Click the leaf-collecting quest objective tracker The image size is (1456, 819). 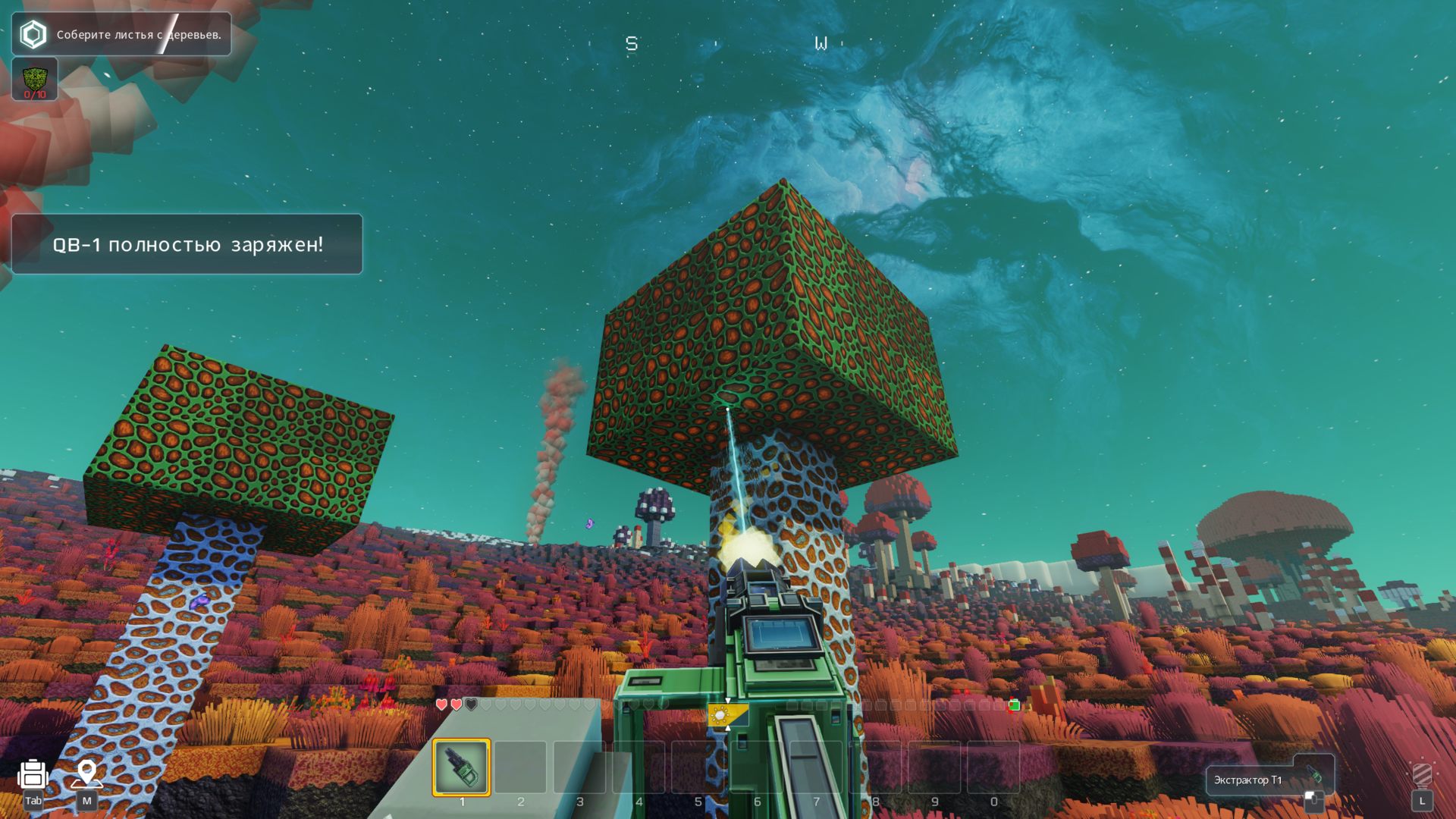tap(121, 34)
